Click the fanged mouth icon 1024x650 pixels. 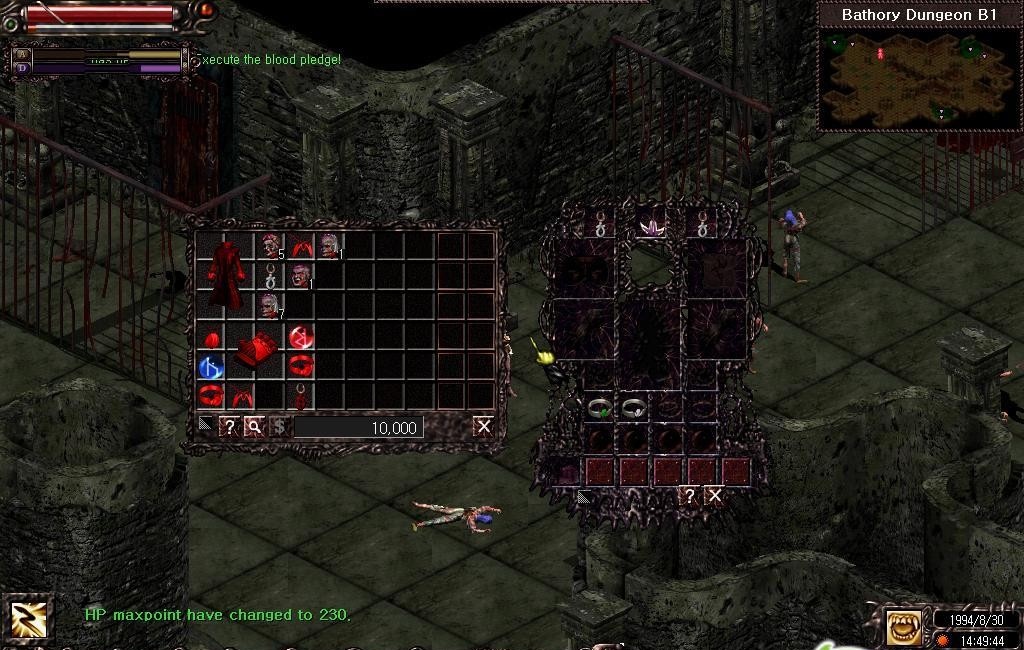(x=904, y=627)
